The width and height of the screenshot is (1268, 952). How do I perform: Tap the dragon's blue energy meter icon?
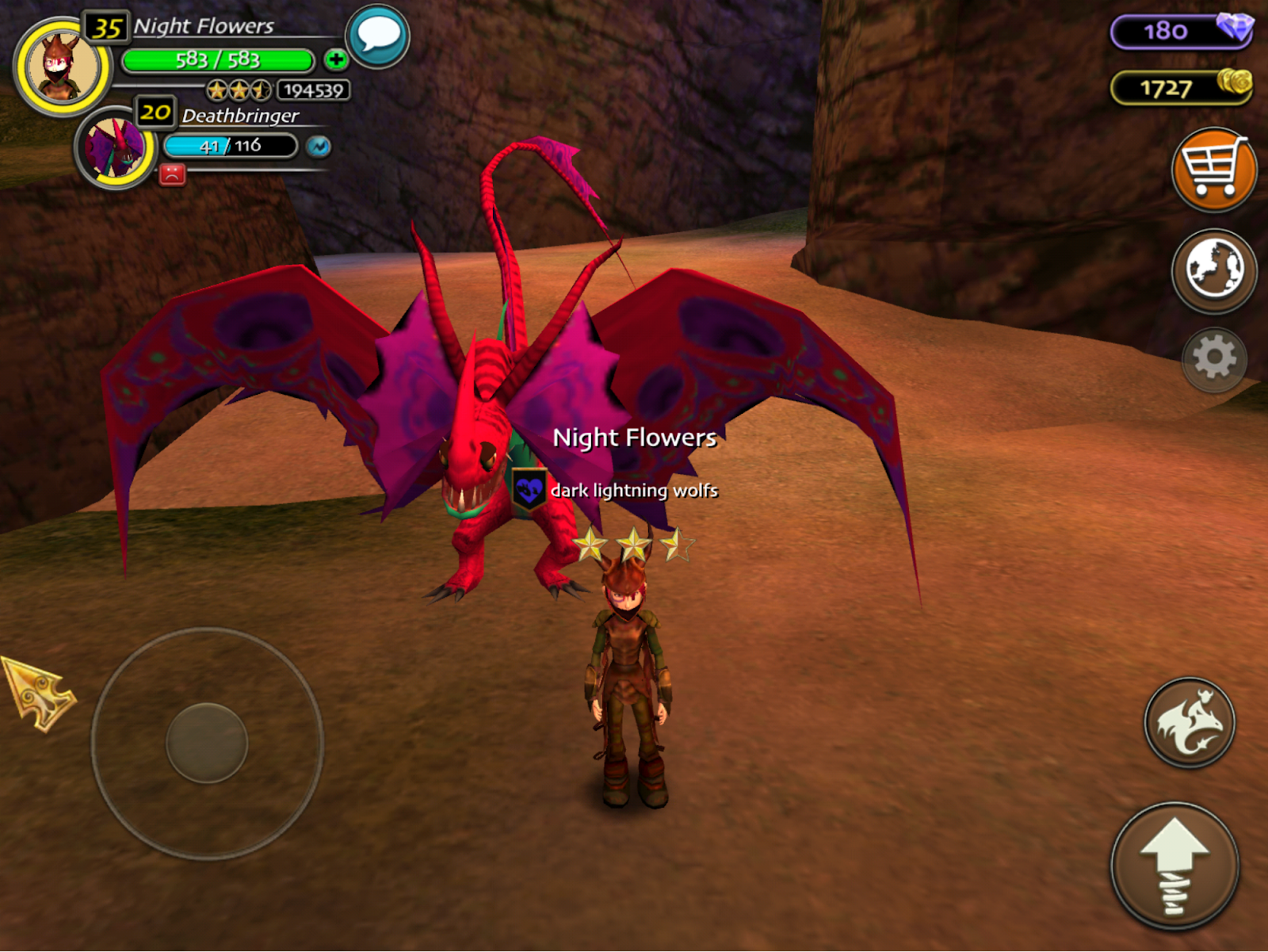pos(319,147)
